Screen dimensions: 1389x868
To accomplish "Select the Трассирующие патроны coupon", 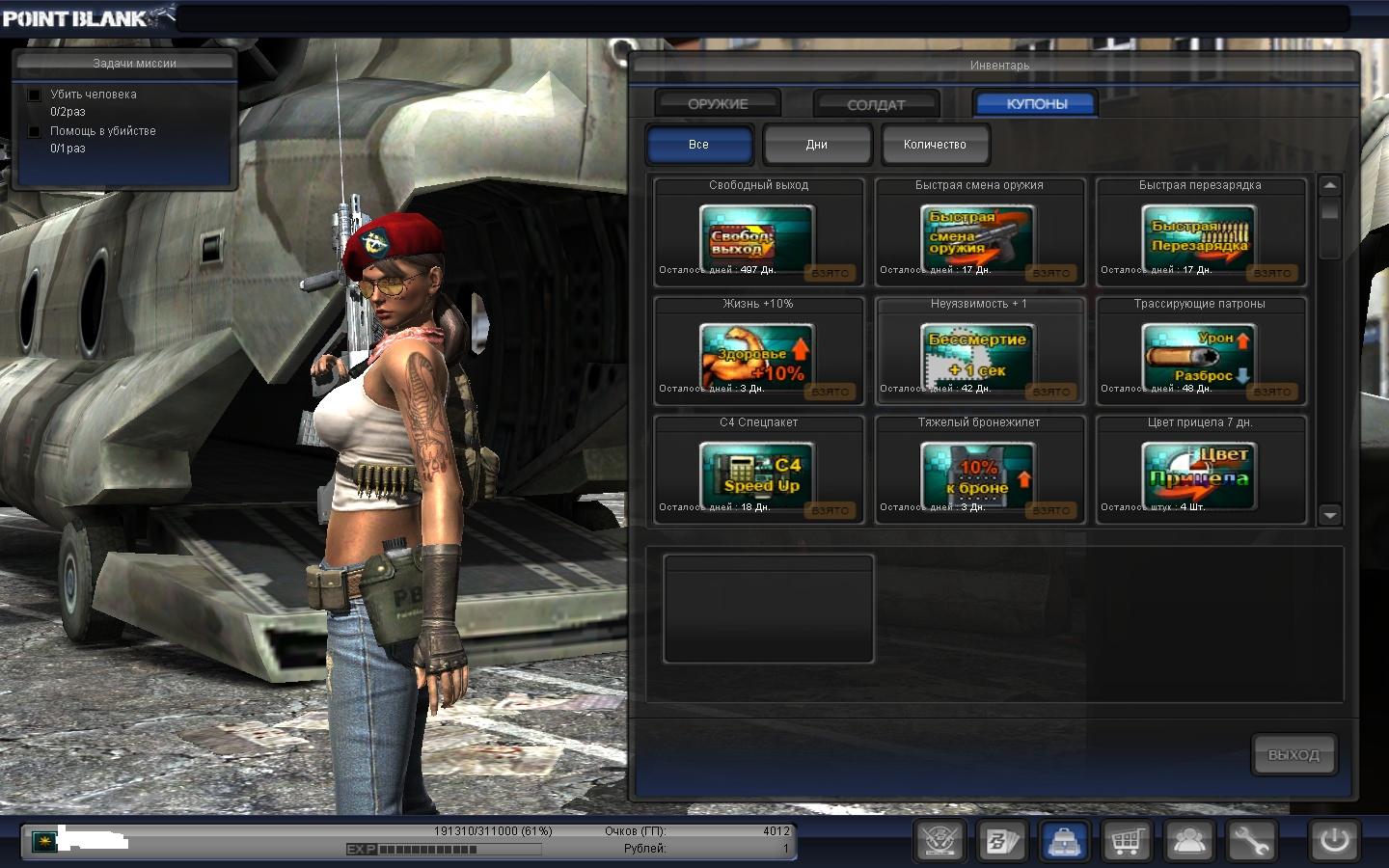I will [1199, 354].
